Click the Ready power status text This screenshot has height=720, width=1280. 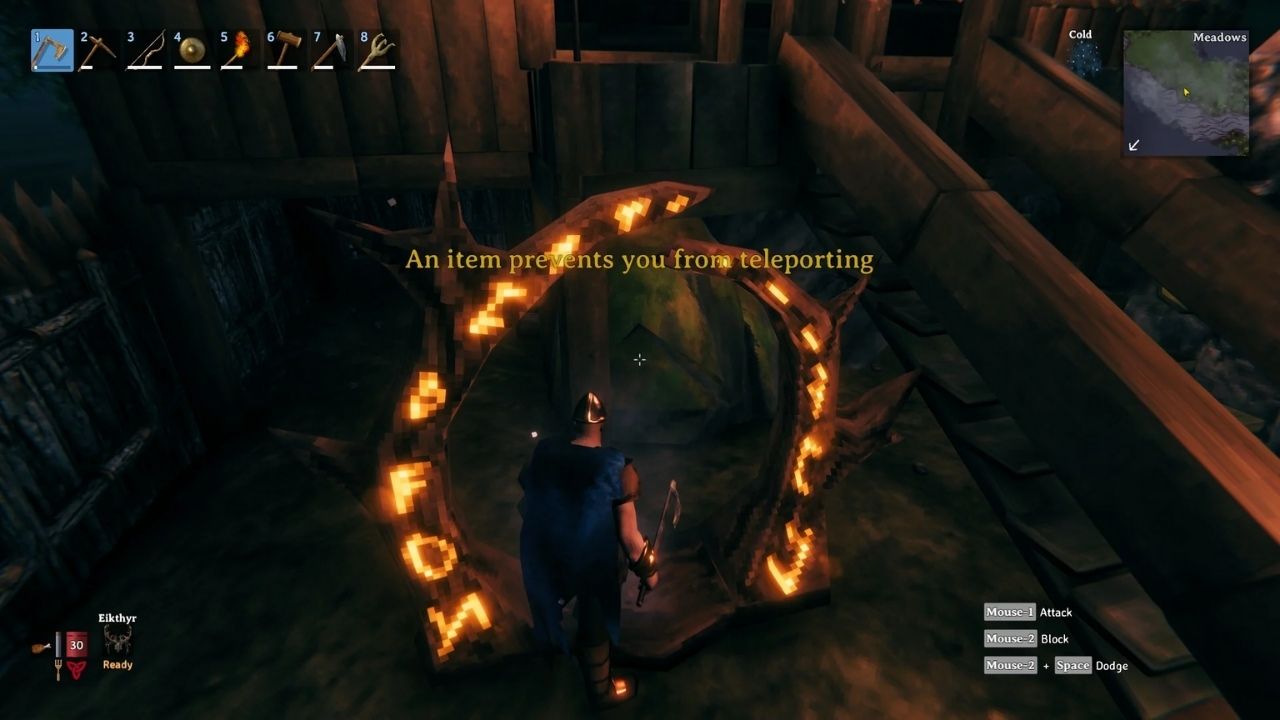coord(116,664)
